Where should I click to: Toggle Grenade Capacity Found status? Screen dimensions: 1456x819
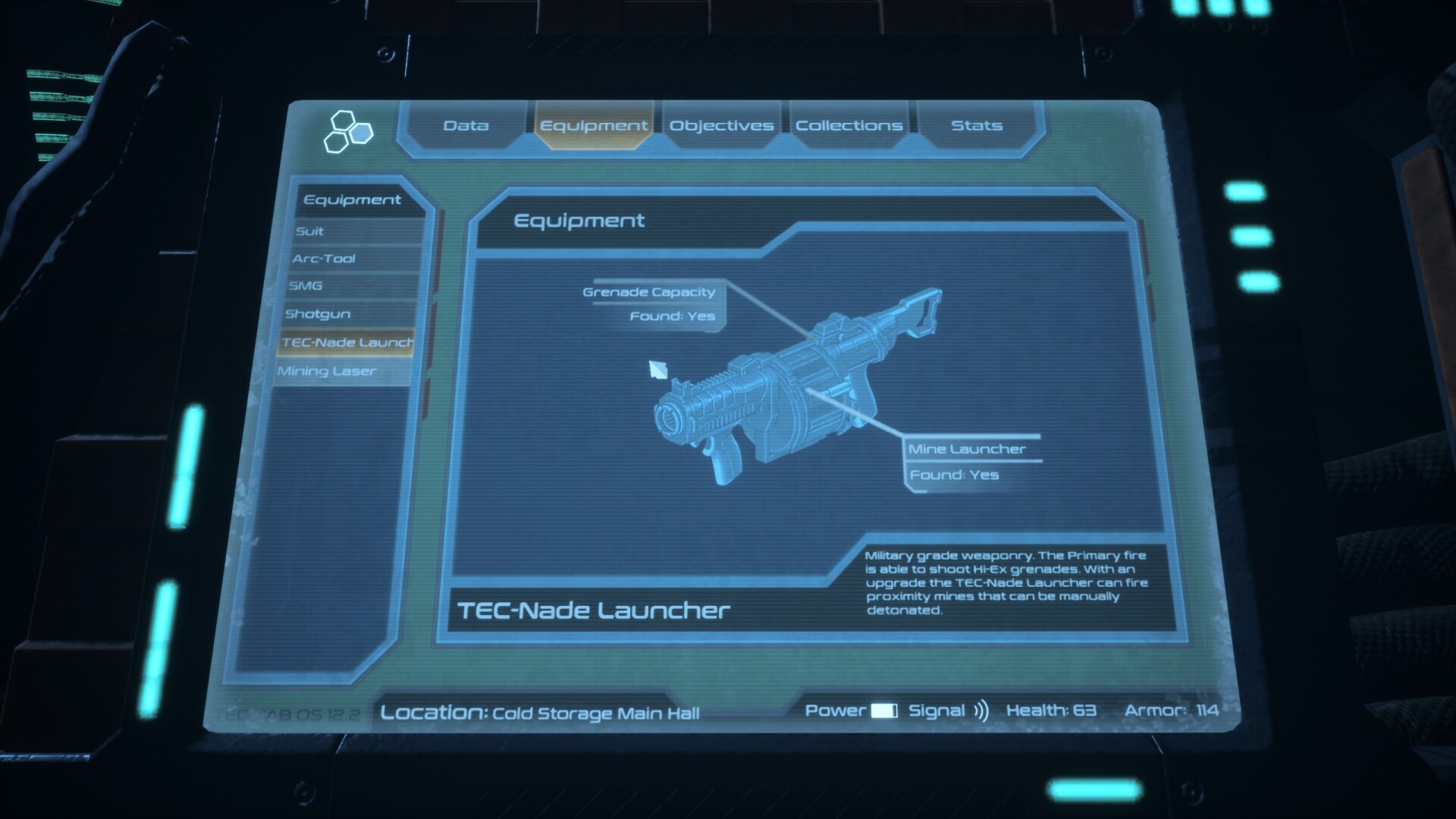(672, 315)
